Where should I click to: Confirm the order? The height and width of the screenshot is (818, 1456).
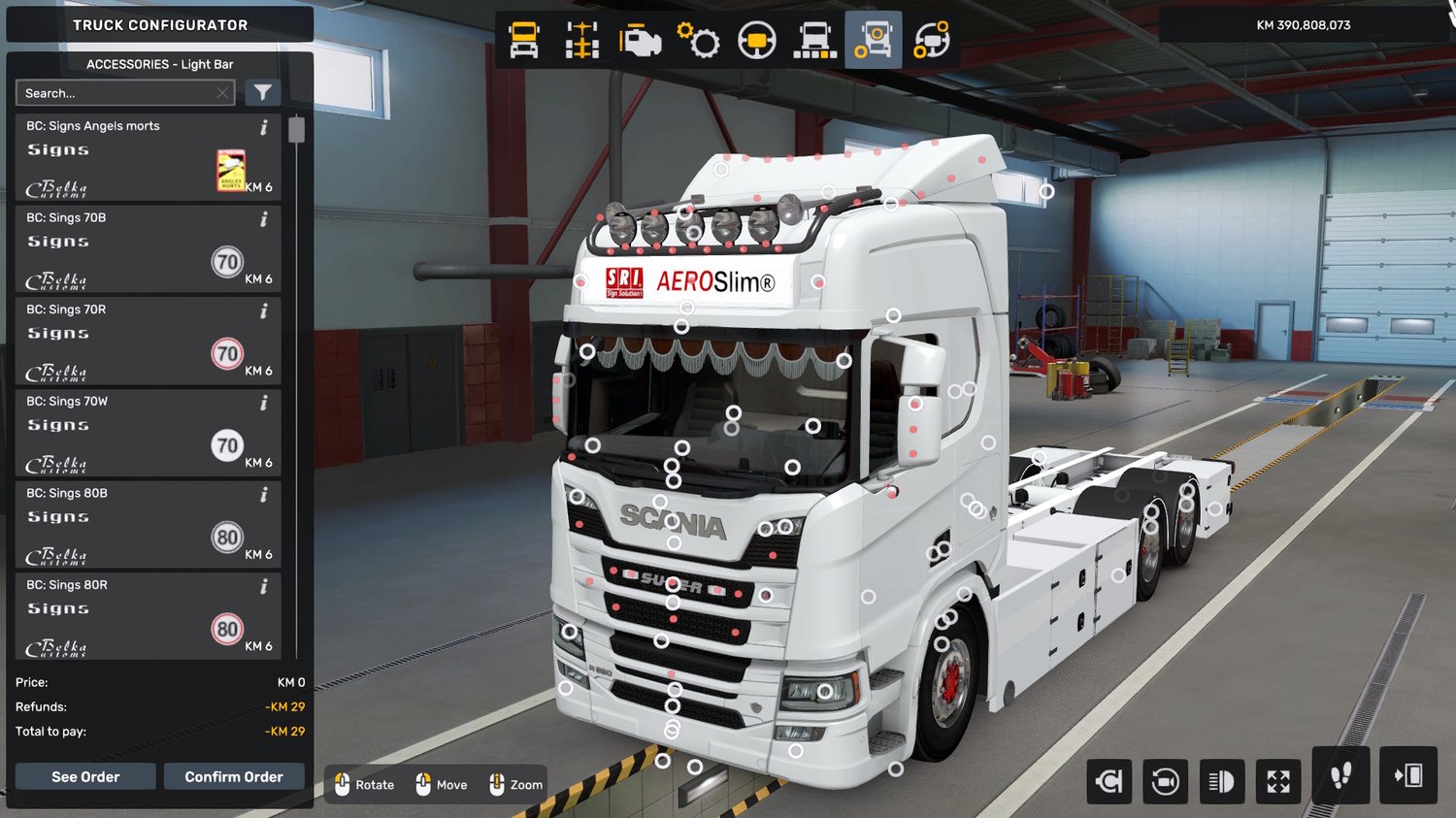tap(234, 776)
